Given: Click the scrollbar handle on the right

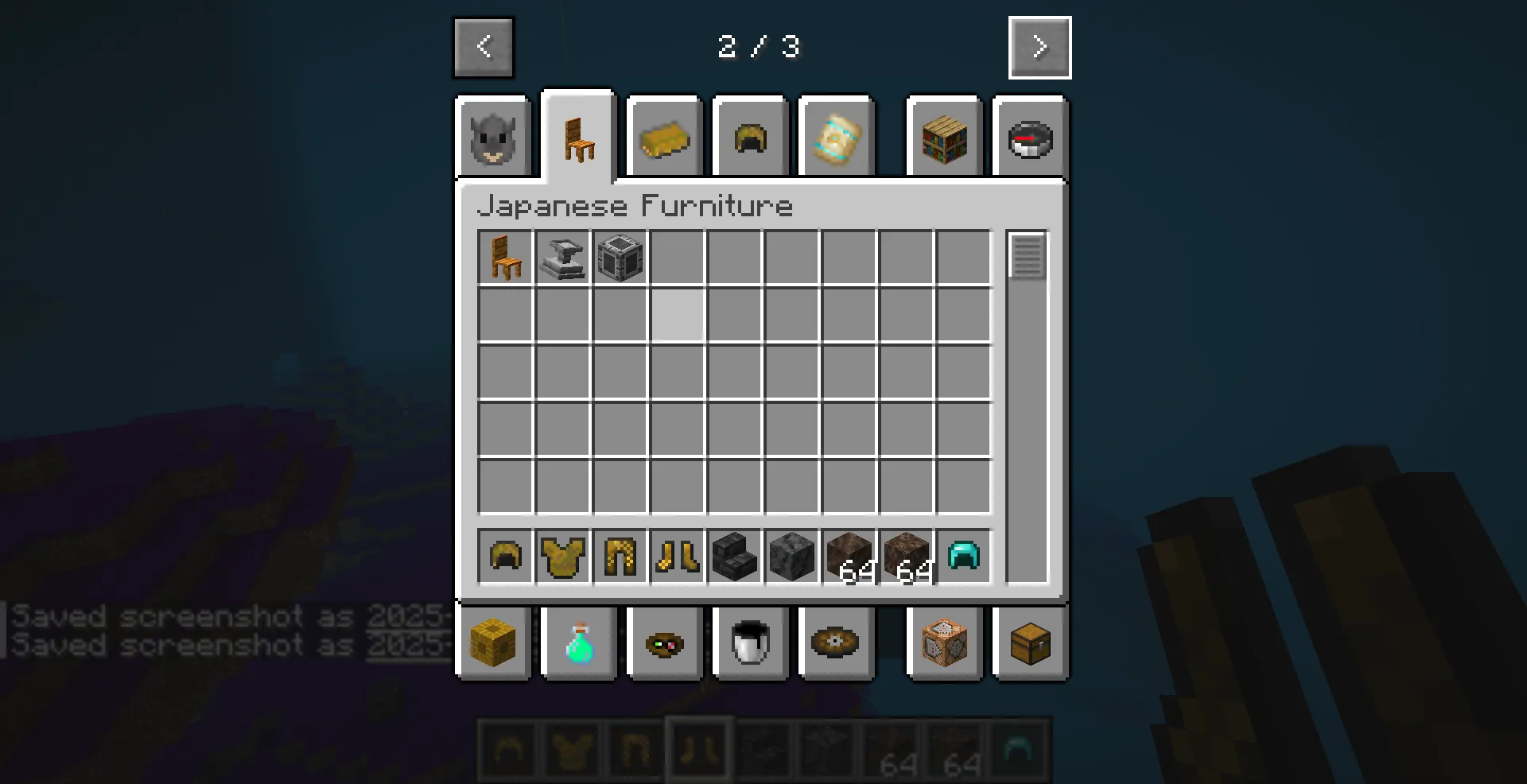Looking at the screenshot, I should tap(1028, 254).
